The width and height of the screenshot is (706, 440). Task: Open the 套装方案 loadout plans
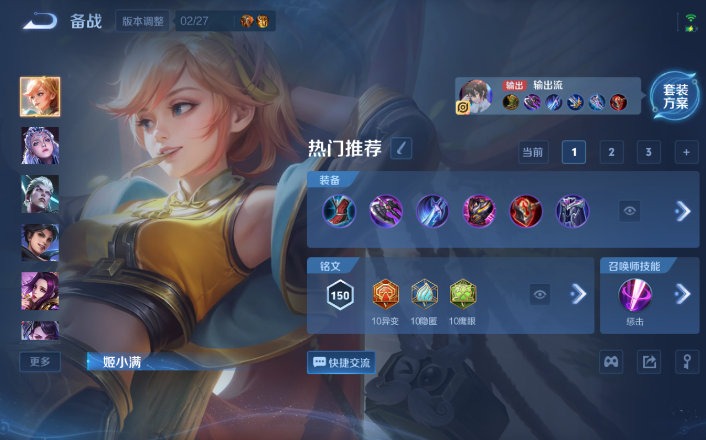pos(675,97)
